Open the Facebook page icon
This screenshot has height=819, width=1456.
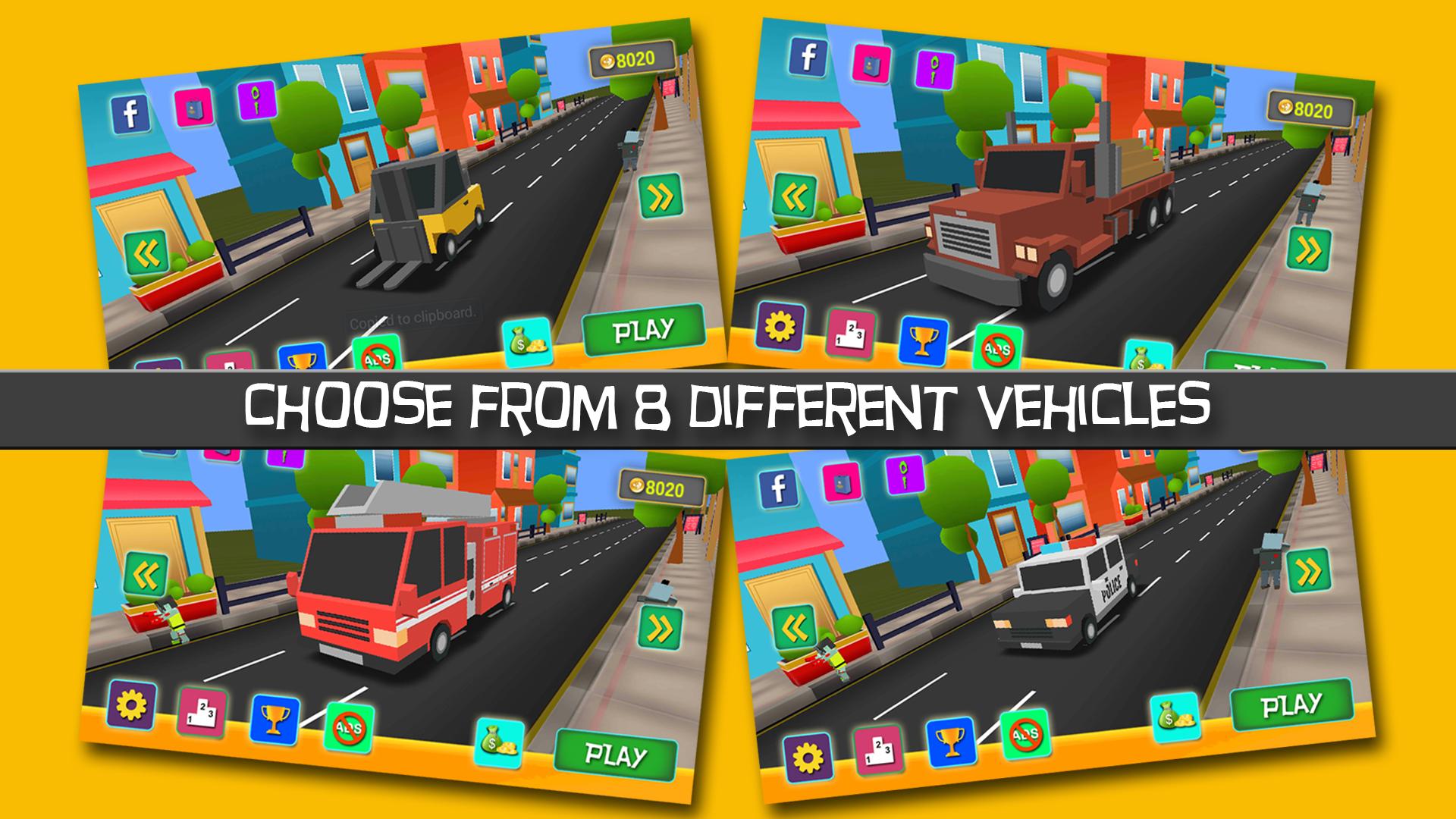(129, 114)
